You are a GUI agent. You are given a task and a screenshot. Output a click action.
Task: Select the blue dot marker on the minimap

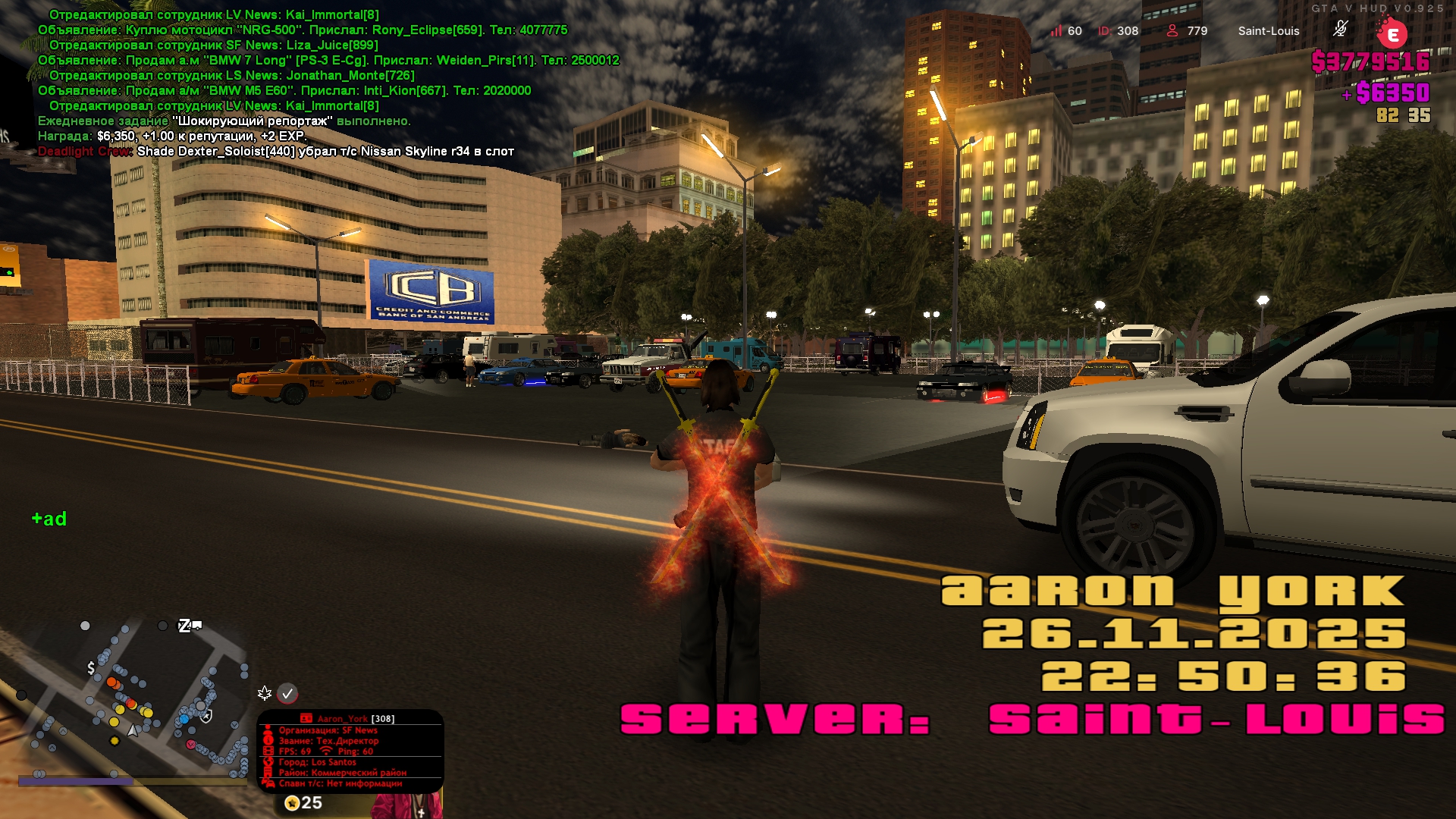[x=184, y=718]
